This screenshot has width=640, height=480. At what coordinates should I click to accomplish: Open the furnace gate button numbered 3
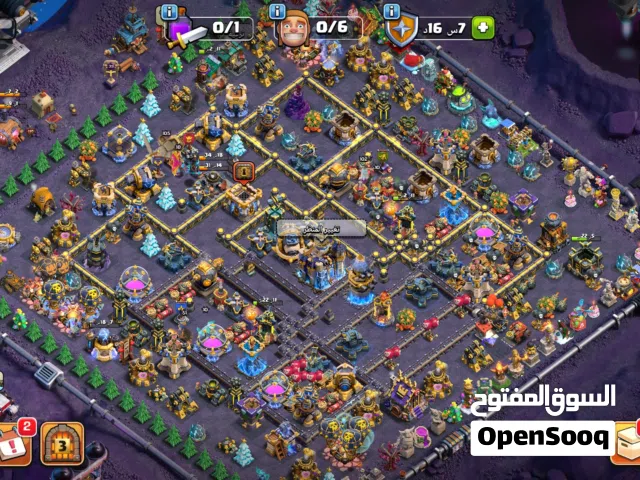pos(66,441)
